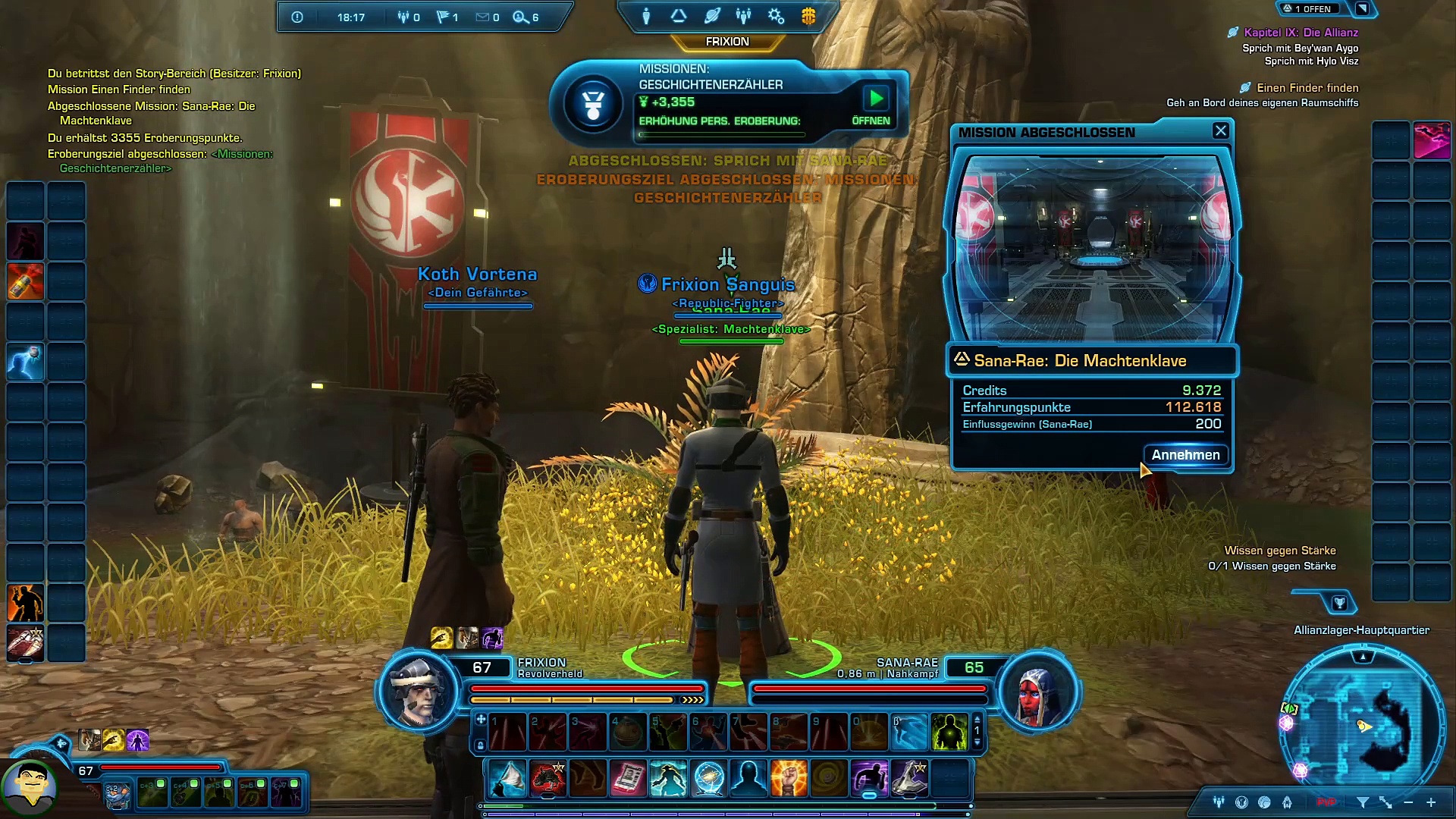Viewport: 1456px width, 819px height.
Task: Track the Kapitel IX: Die Allianz mission
Action: (x=1301, y=33)
